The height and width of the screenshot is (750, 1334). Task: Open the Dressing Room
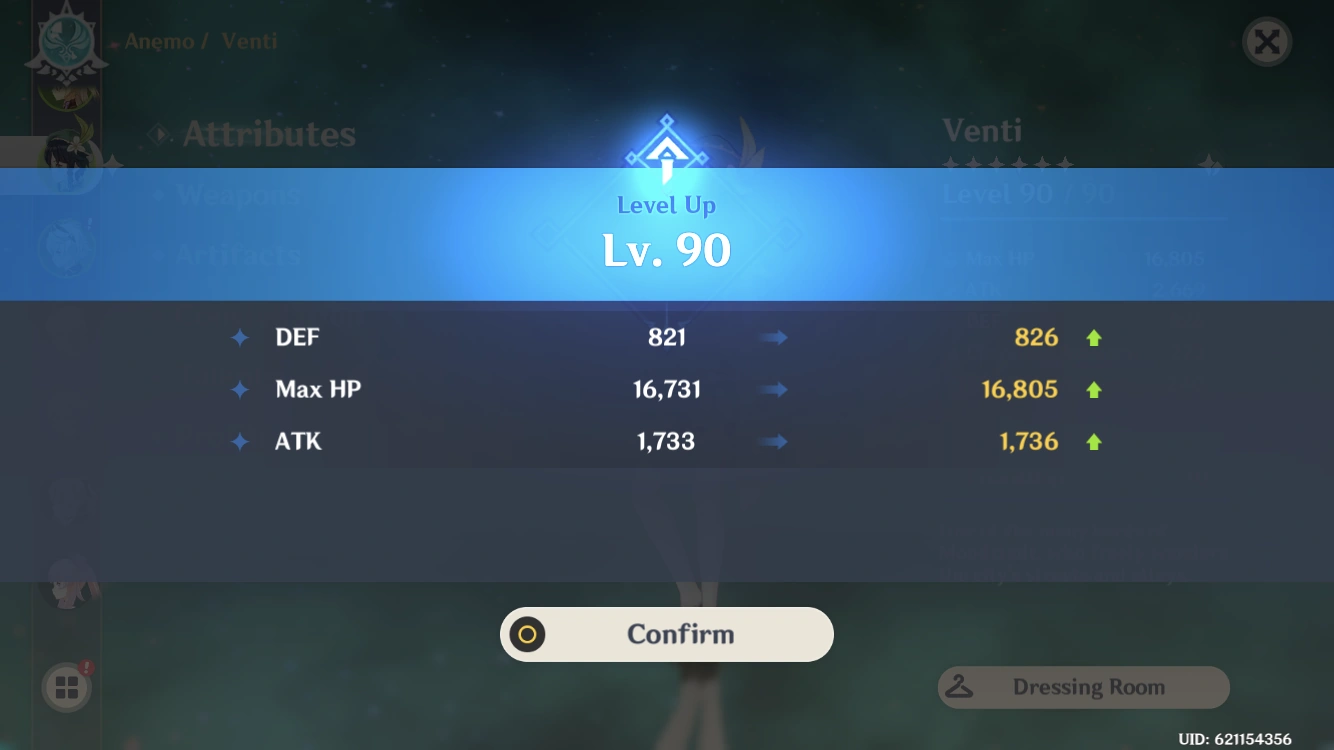(1090, 687)
